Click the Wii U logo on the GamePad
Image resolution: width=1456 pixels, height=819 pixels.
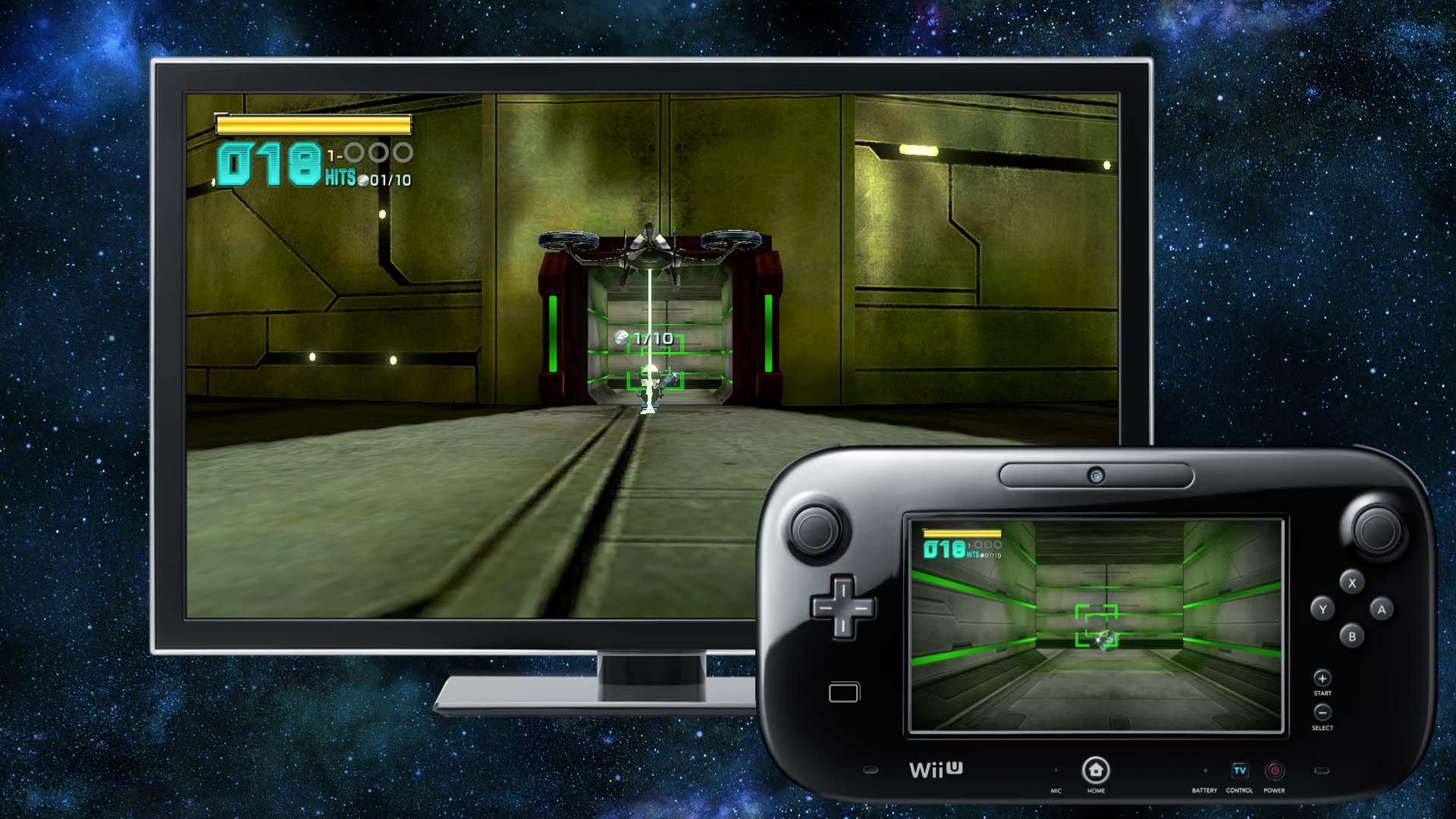(935, 767)
